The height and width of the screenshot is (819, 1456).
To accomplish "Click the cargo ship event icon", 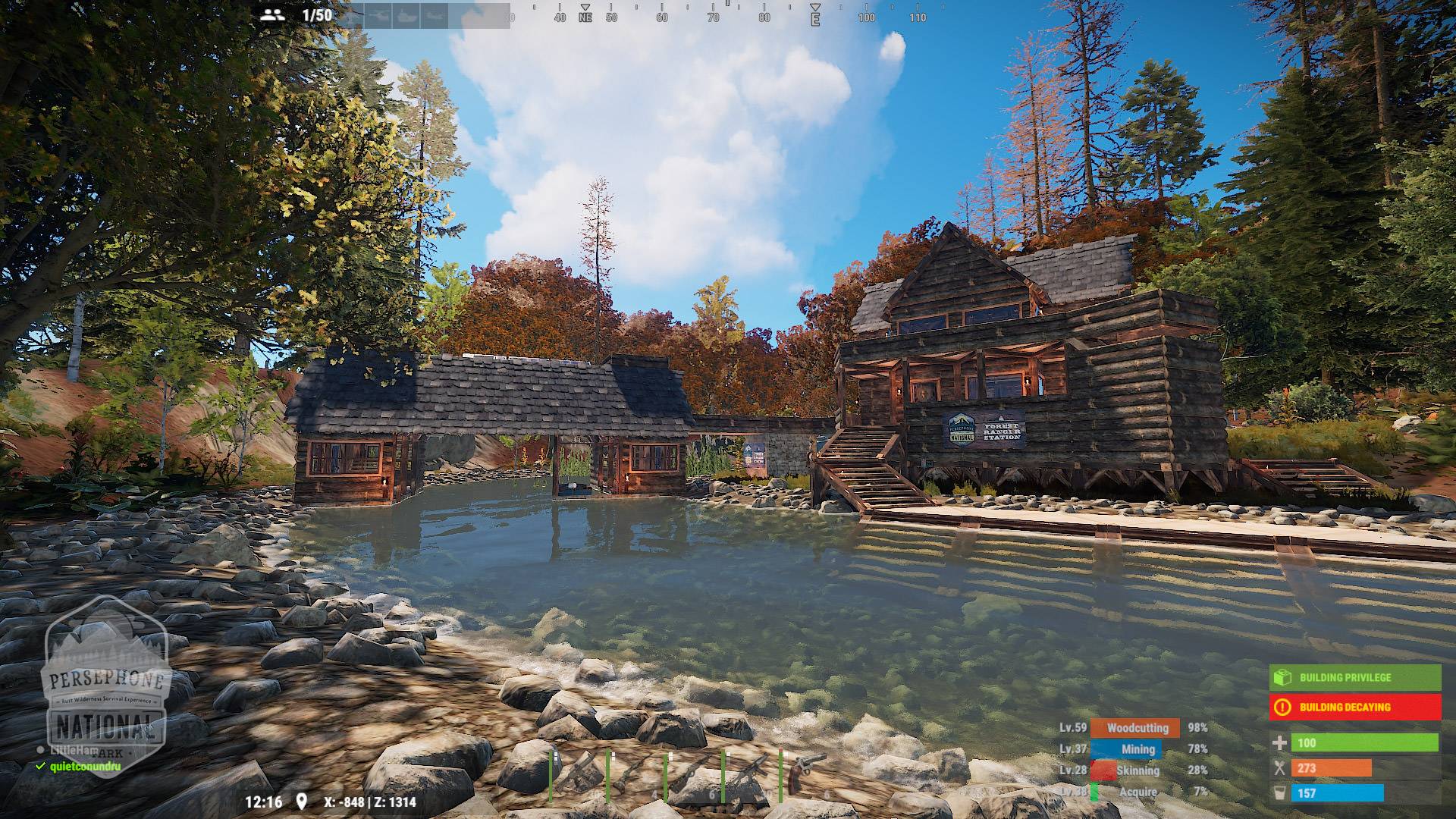I will coord(405,15).
